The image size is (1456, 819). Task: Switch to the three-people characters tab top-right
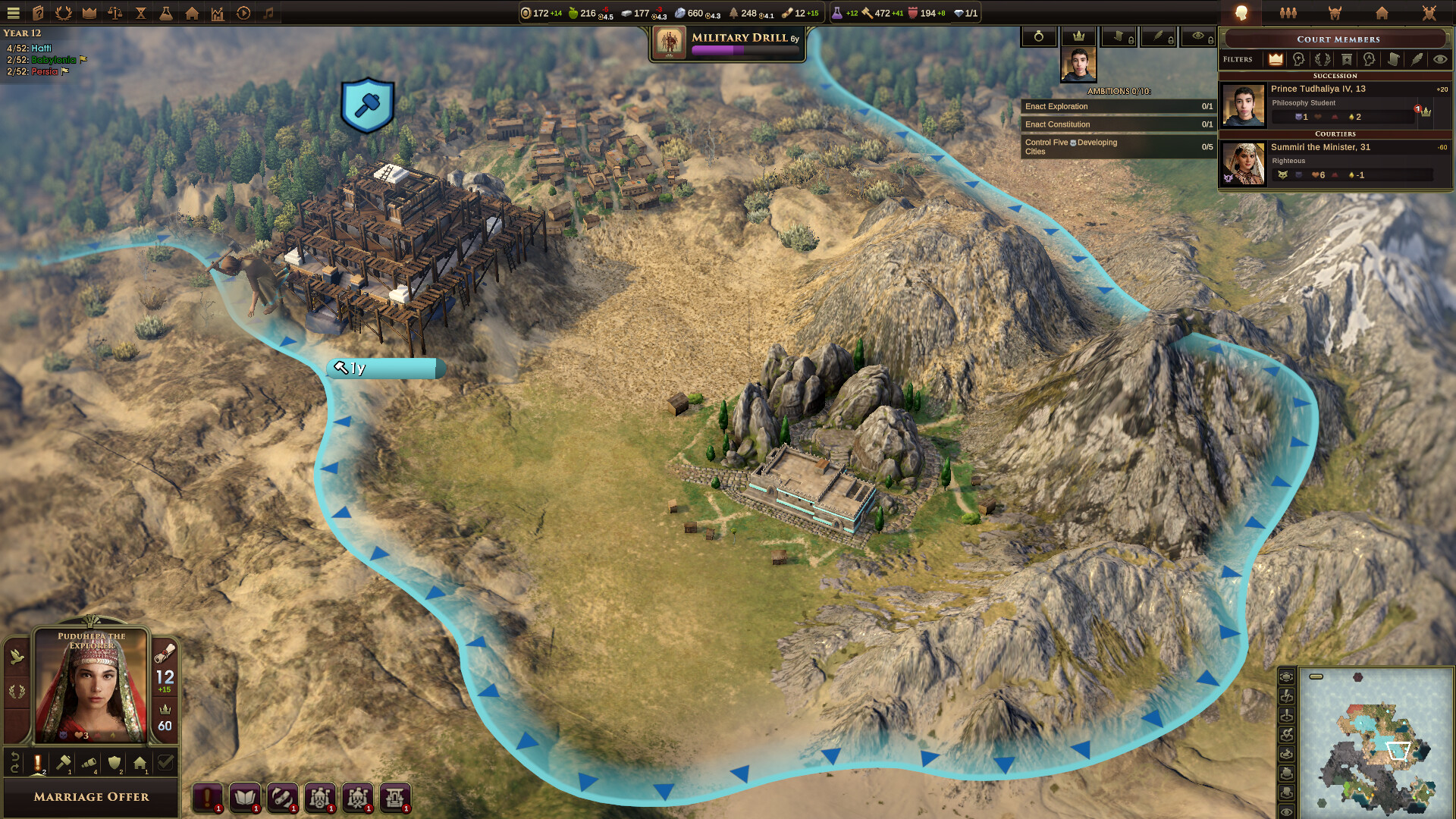[1287, 12]
